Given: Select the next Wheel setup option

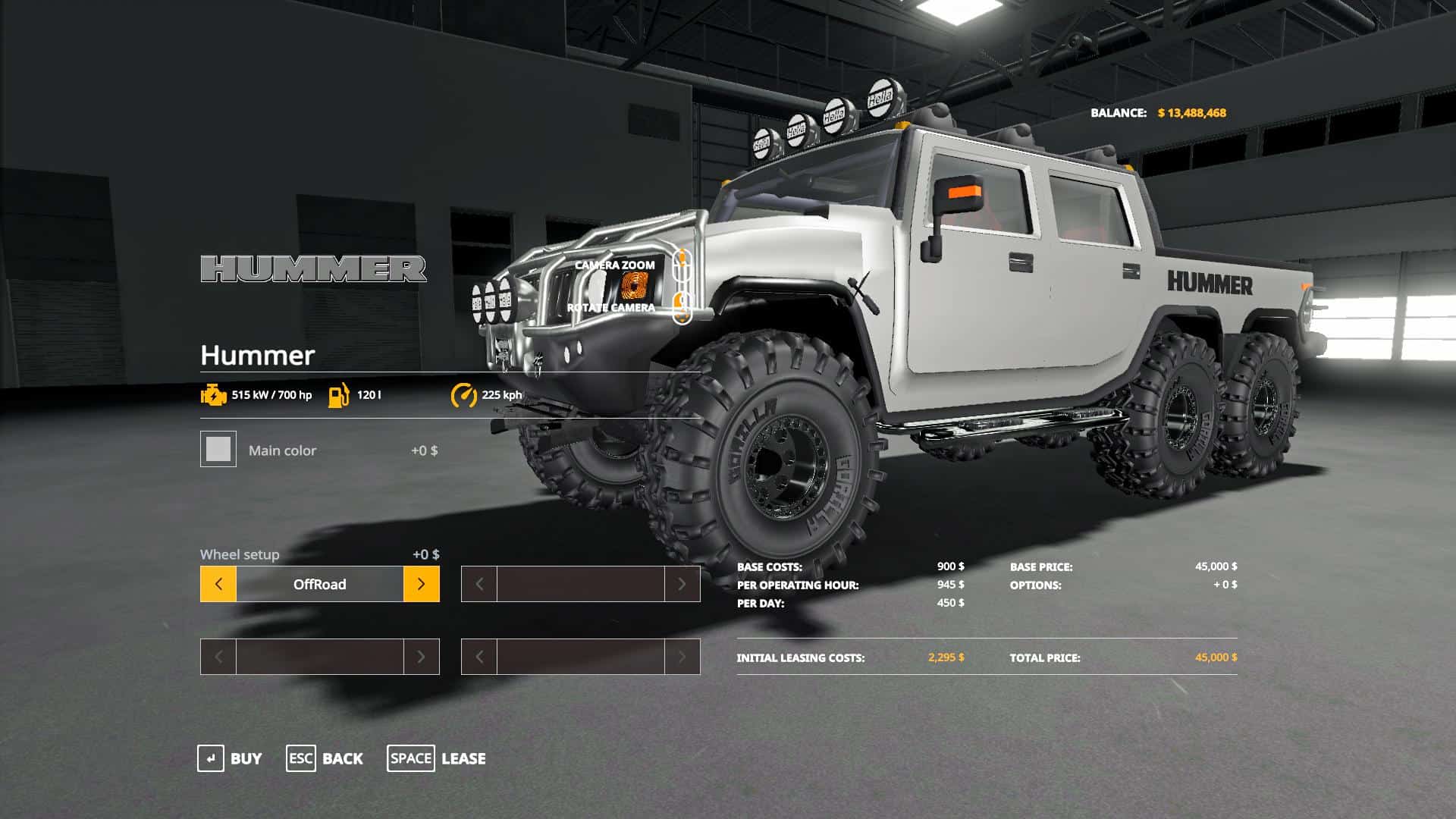Looking at the screenshot, I should tap(422, 584).
